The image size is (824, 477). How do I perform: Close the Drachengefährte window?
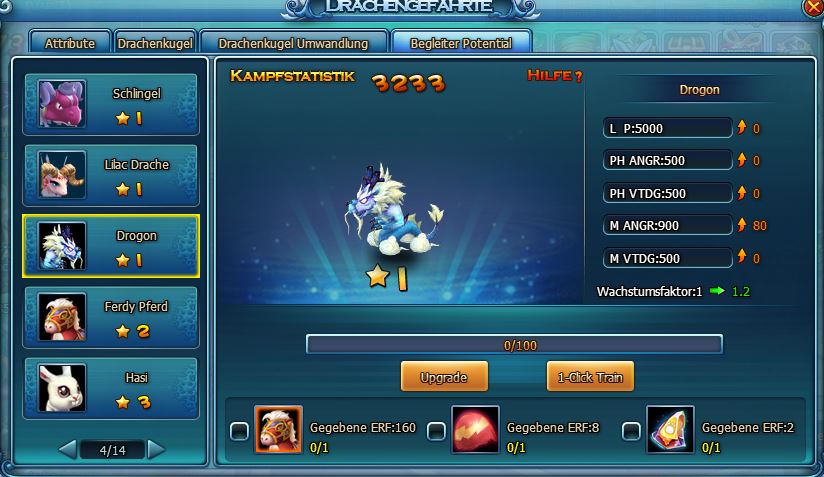click(814, 8)
